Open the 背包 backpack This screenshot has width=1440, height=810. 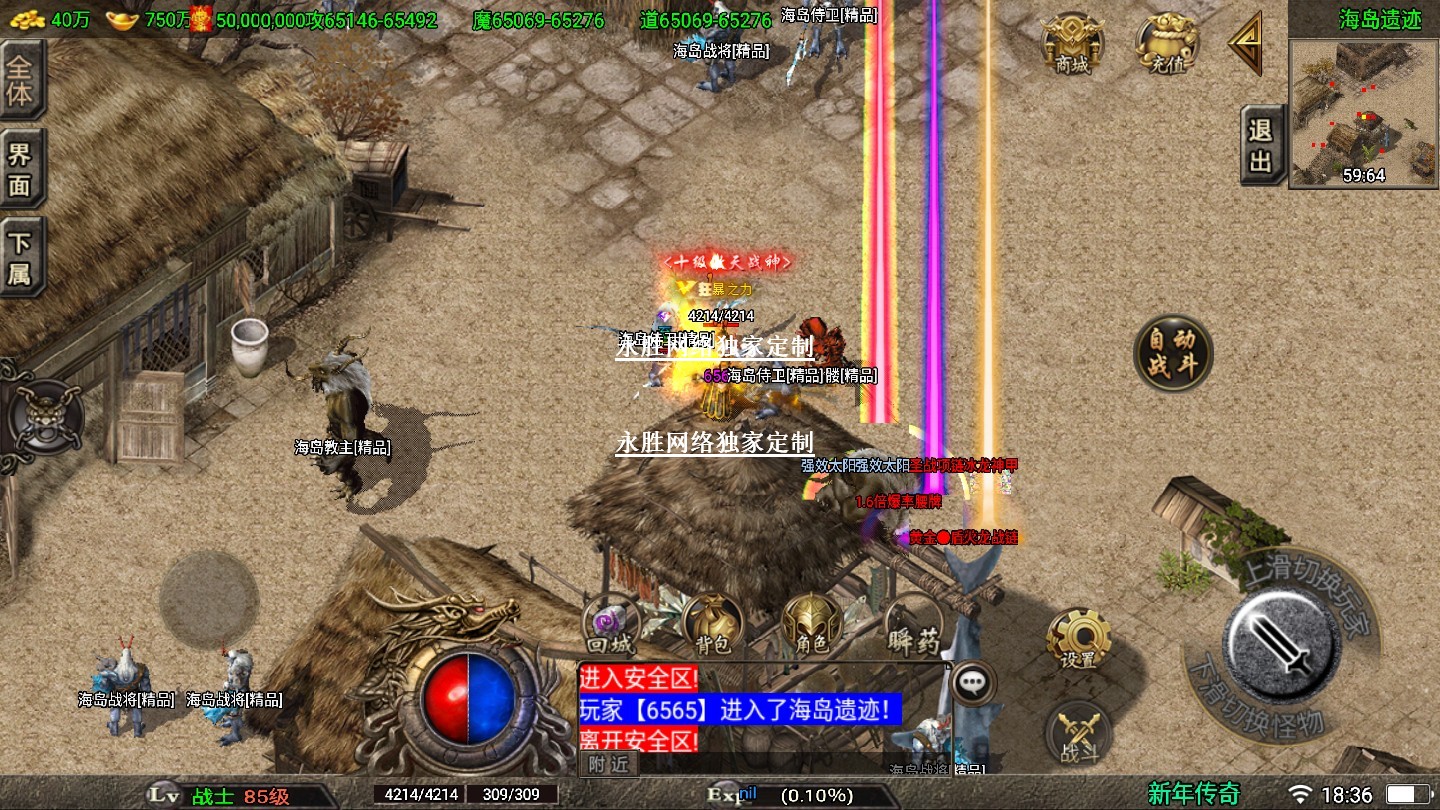[x=713, y=625]
